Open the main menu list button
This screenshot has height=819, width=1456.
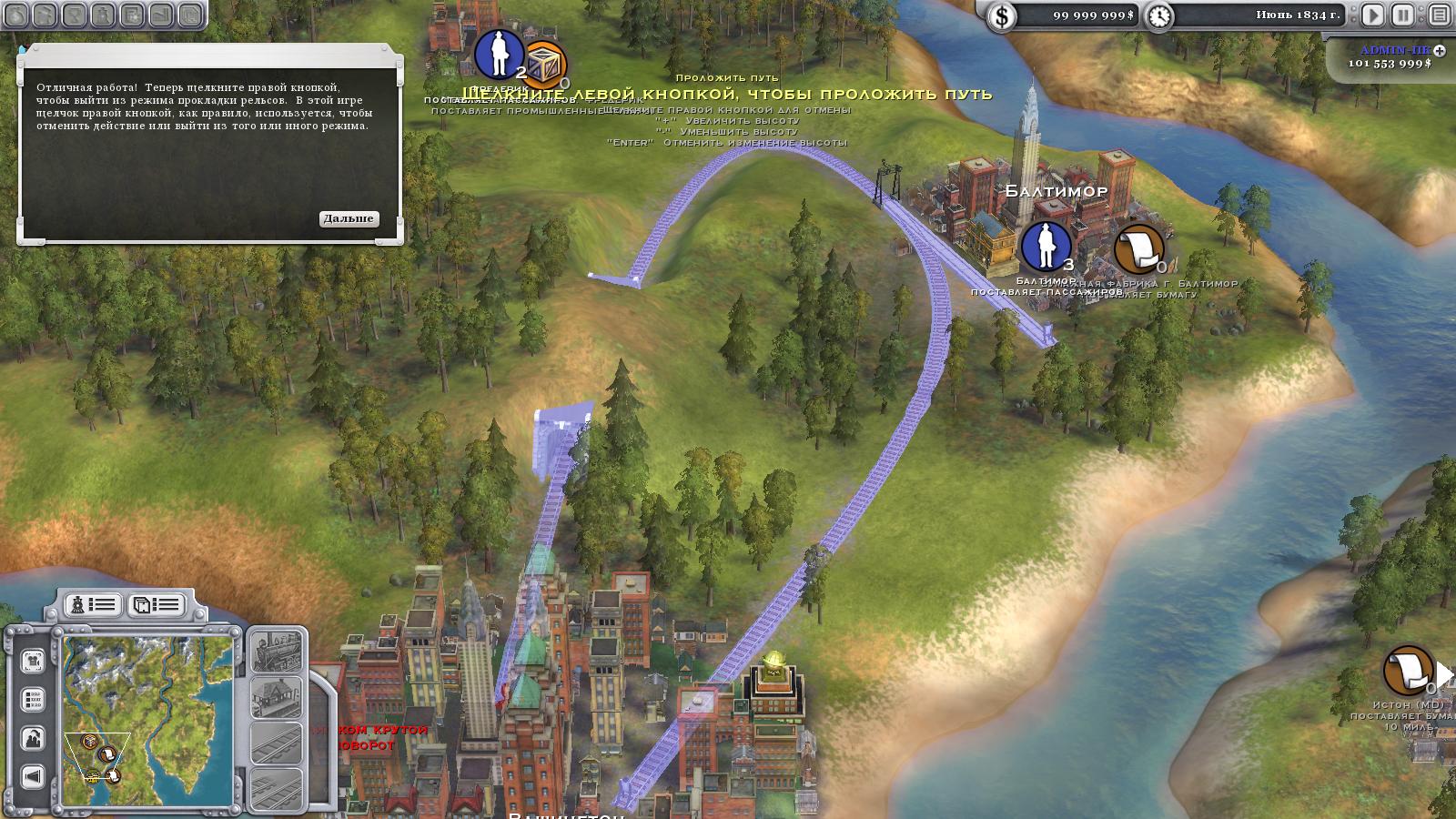pos(1439,15)
